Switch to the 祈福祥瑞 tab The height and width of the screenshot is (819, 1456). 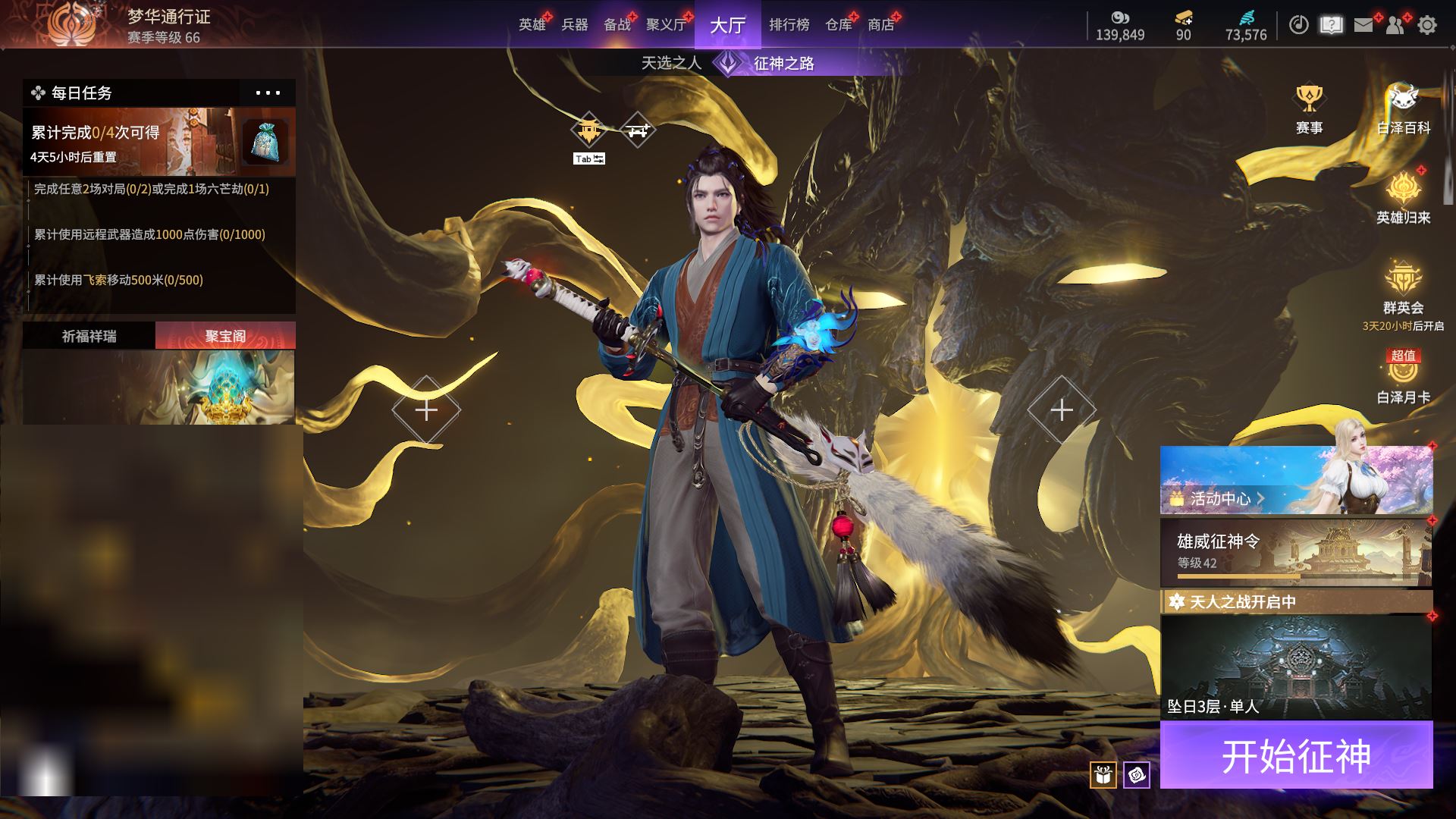(x=89, y=336)
